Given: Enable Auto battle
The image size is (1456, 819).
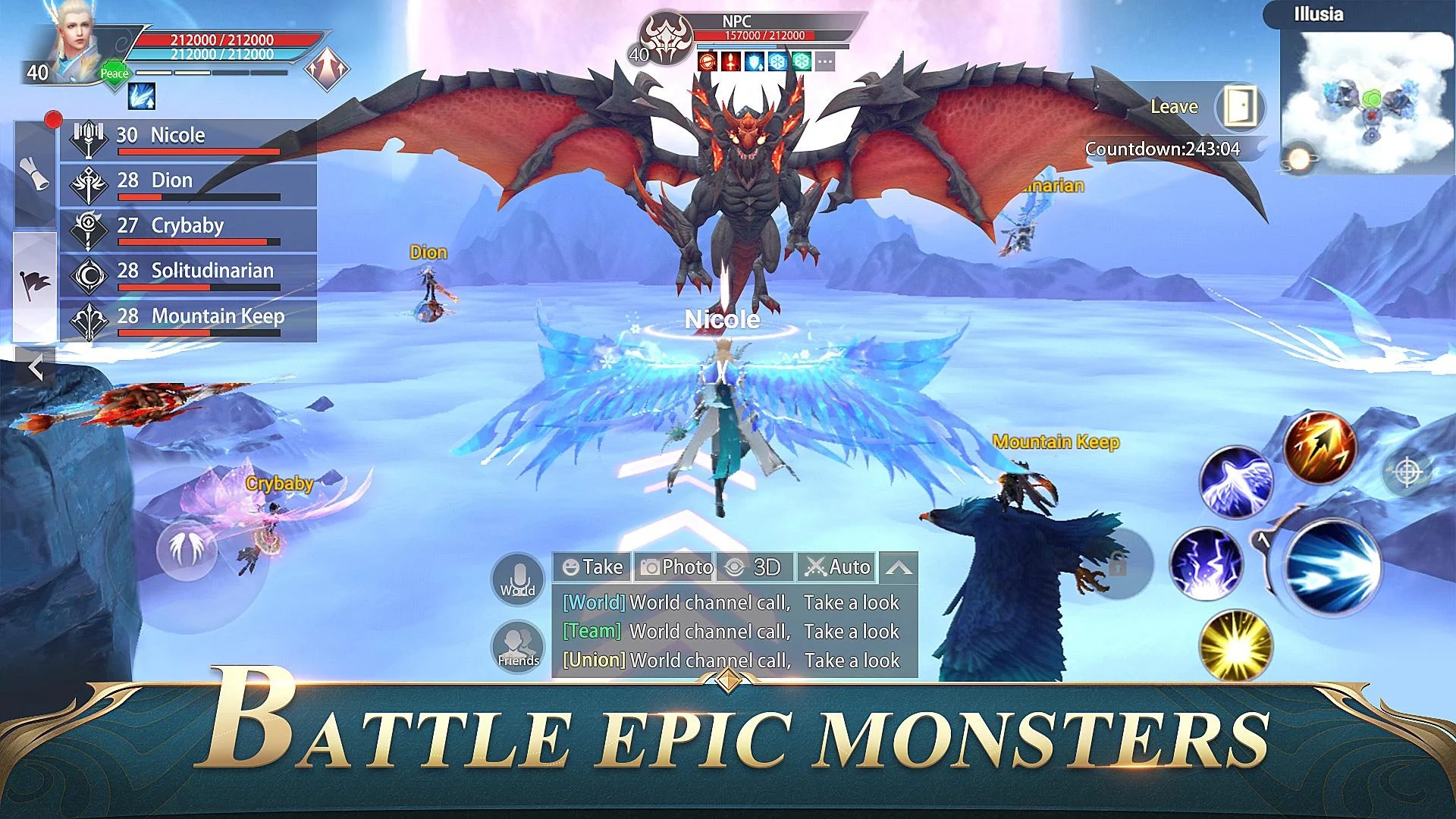Looking at the screenshot, I should [x=837, y=567].
